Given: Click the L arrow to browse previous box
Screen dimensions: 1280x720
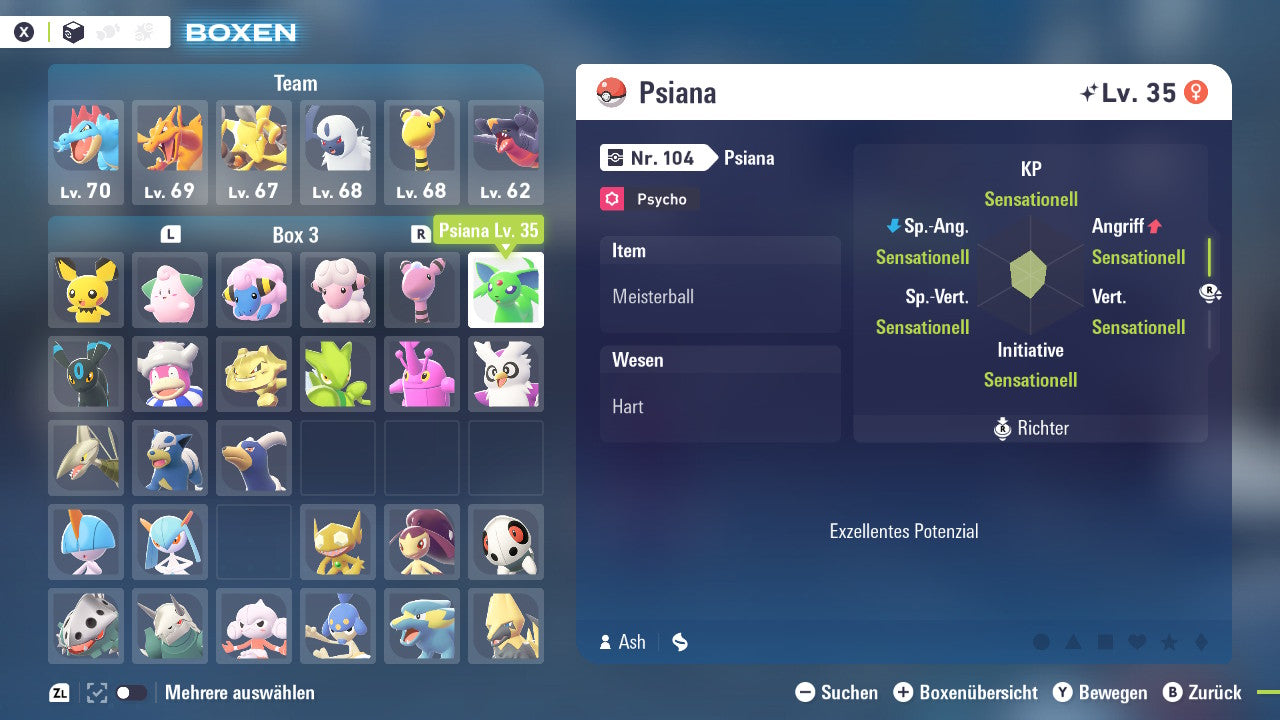Looking at the screenshot, I should point(171,233).
